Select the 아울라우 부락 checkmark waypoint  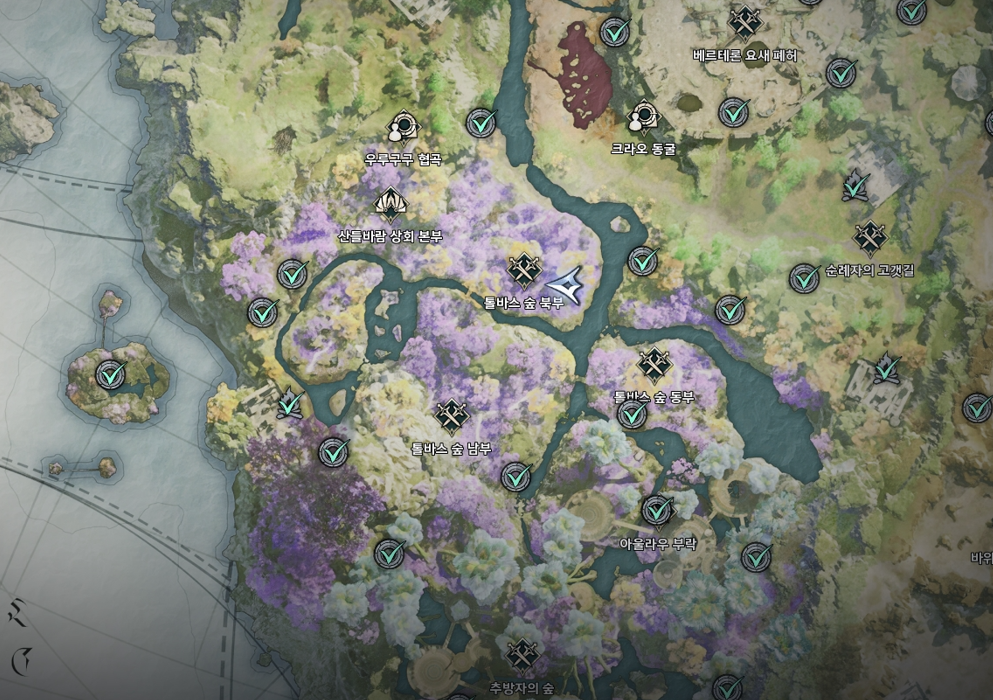pyautogui.click(x=656, y=511)
